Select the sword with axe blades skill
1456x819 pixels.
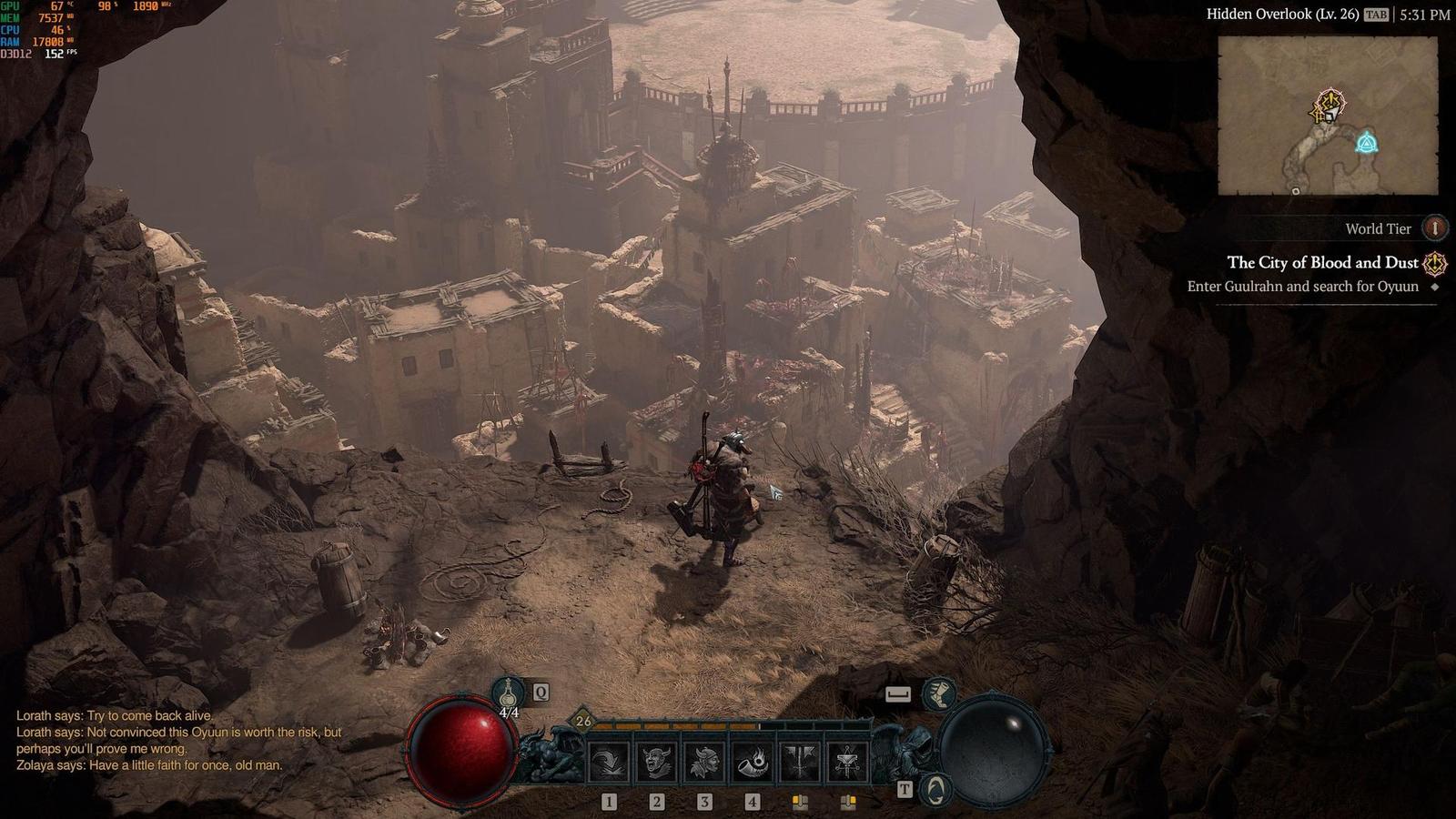800,762
